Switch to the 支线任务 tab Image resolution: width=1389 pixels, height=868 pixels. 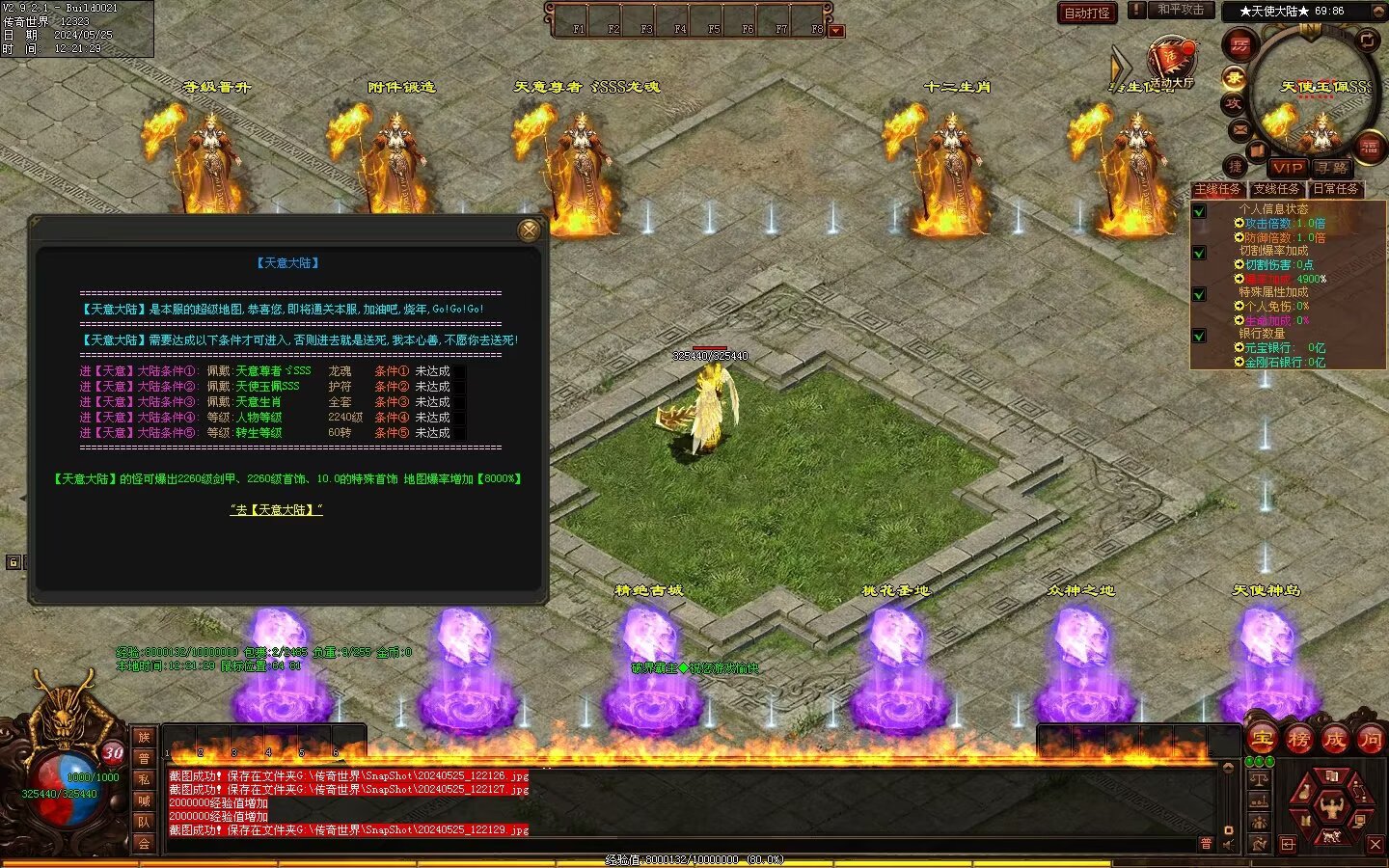tap(1276, 189)
